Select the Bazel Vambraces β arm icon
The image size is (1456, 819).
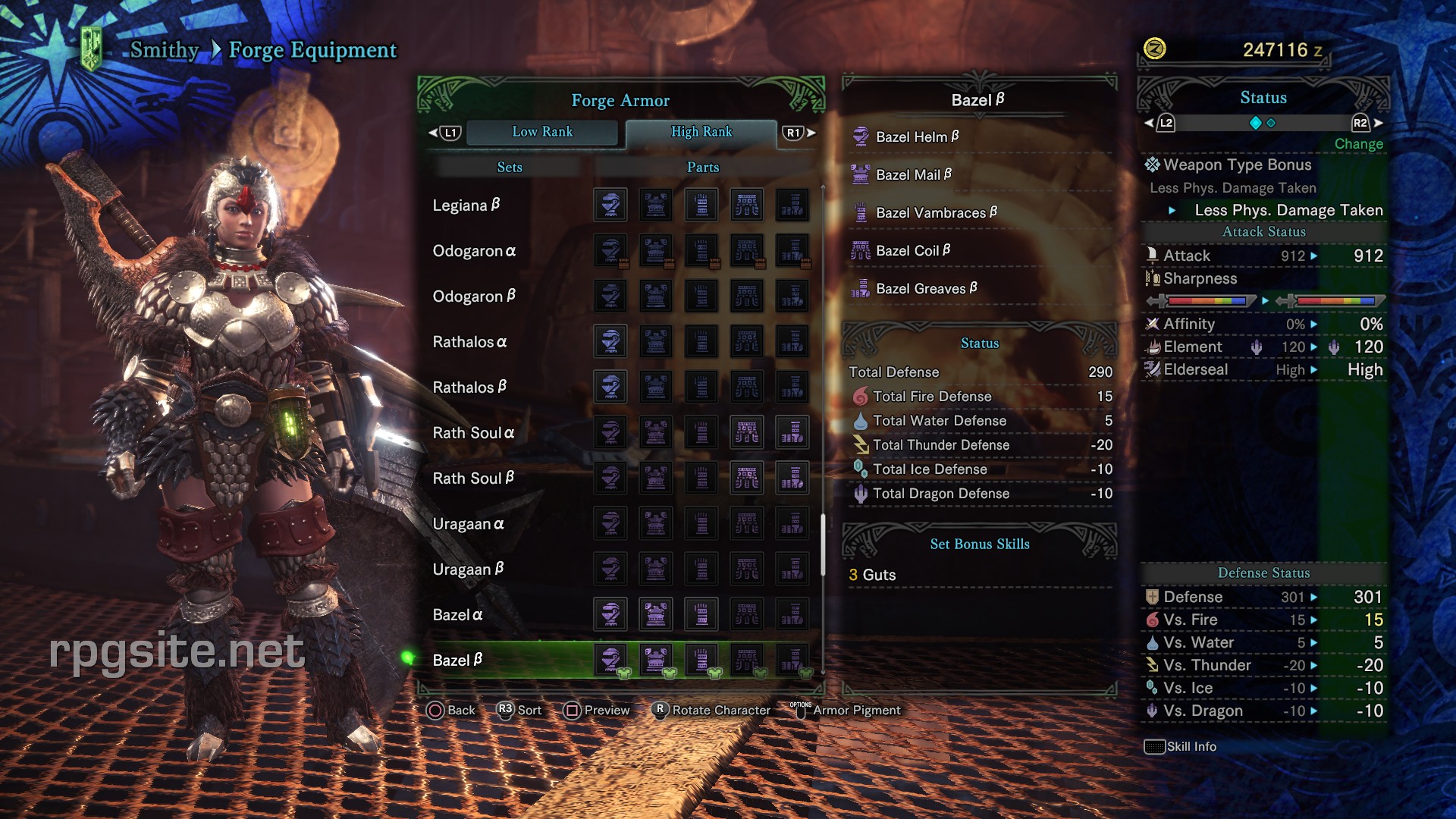[x=860, y=212]
